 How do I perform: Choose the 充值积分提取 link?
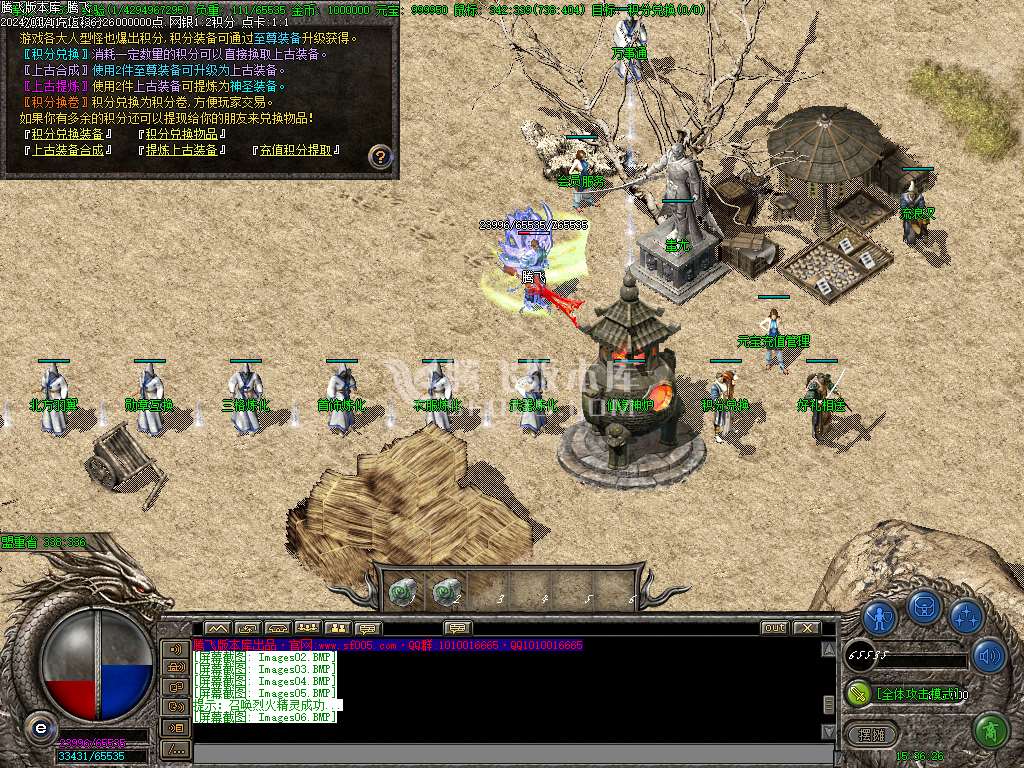pyautogui.click(x=297, y=150)
